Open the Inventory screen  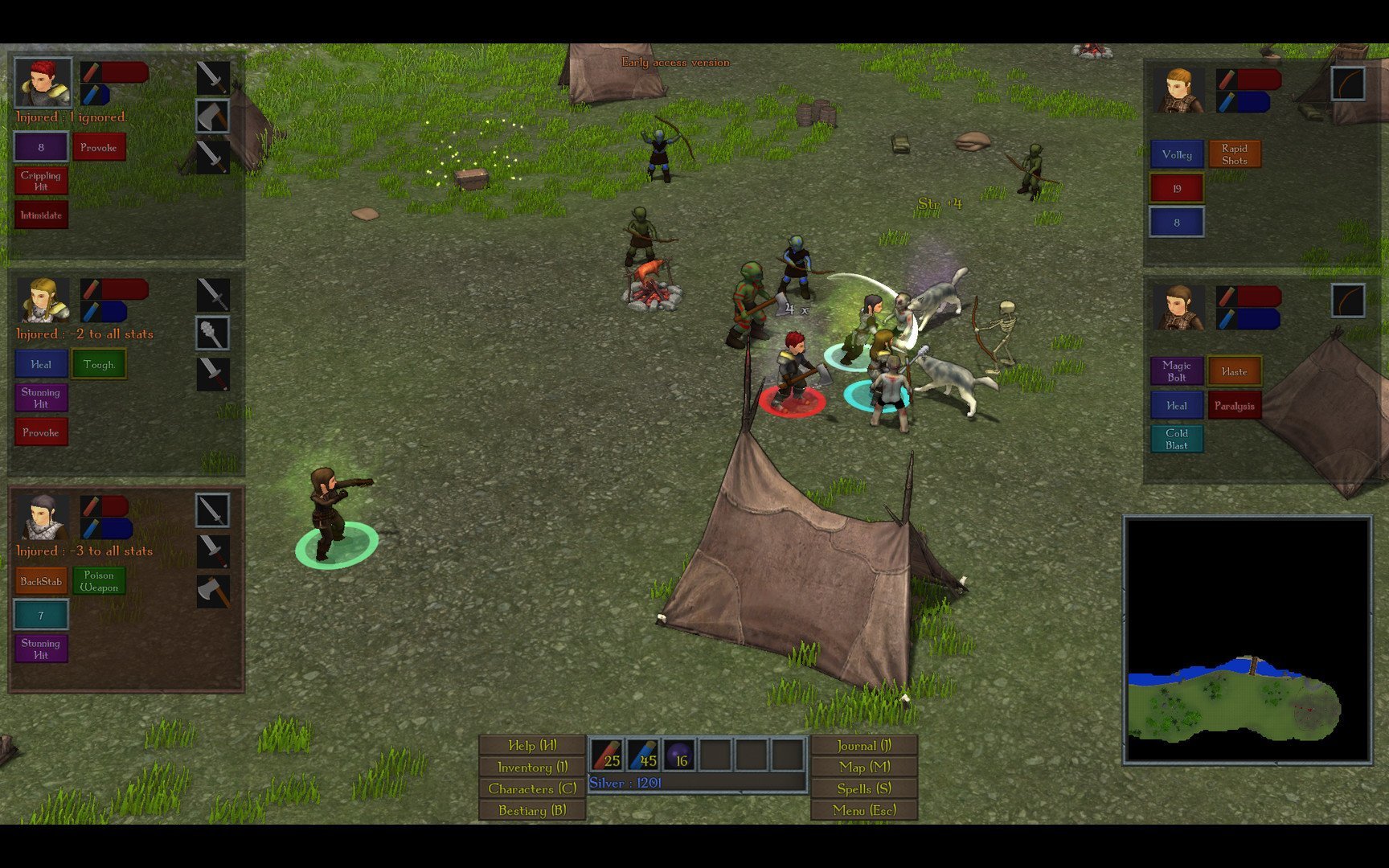click(532, 768)
